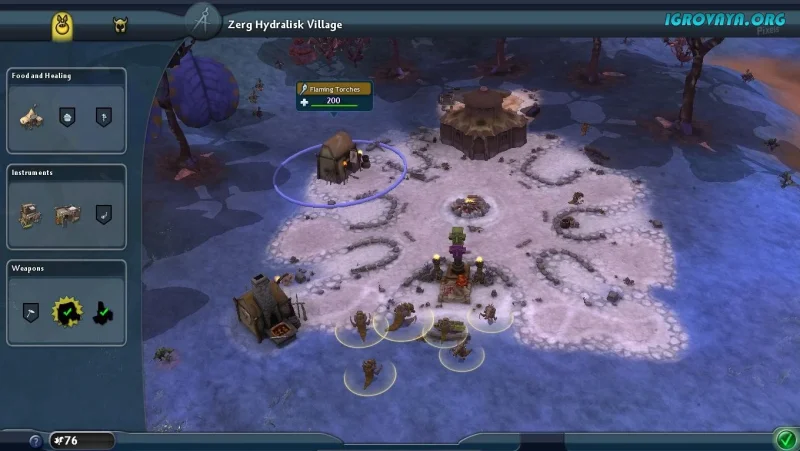Click the black silhouette checkmarked weapon icon

pos(103,312)
